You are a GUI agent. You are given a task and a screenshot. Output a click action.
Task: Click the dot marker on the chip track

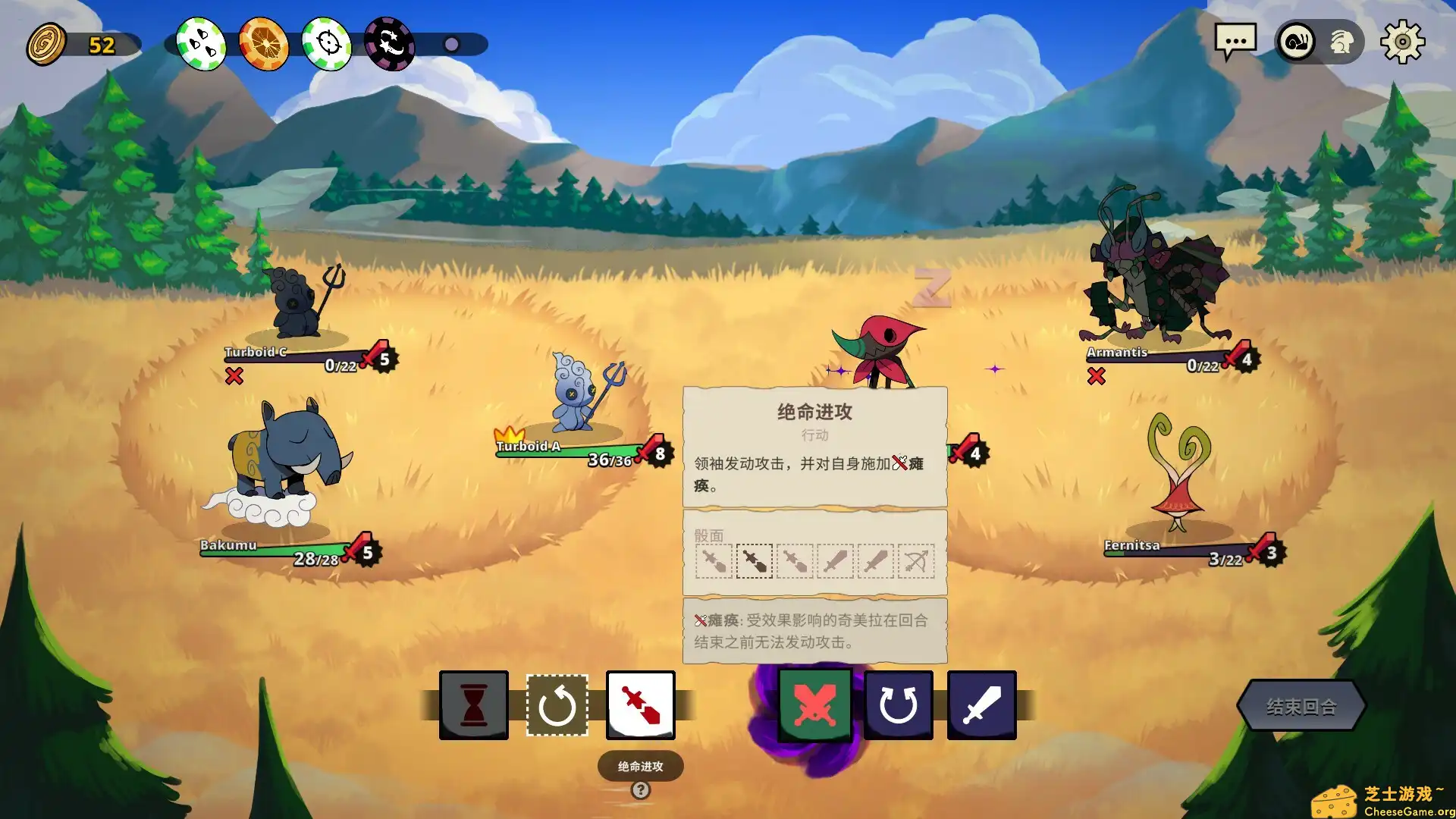(452, 44)
